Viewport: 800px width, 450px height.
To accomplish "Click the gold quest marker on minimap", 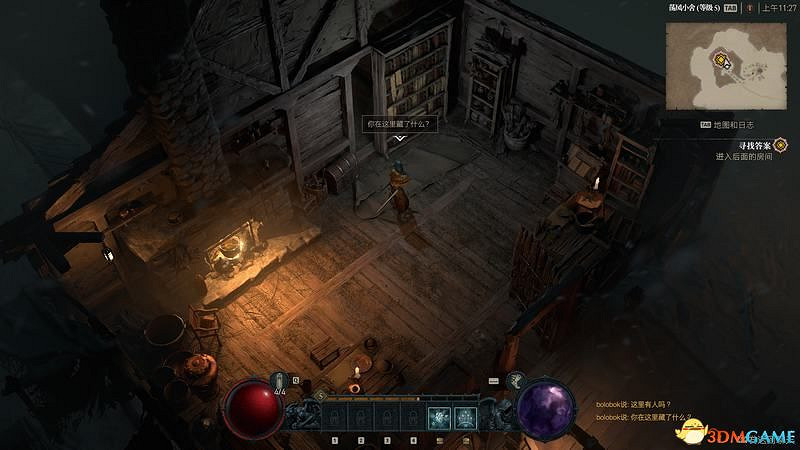I will click(x=719, y=60).
